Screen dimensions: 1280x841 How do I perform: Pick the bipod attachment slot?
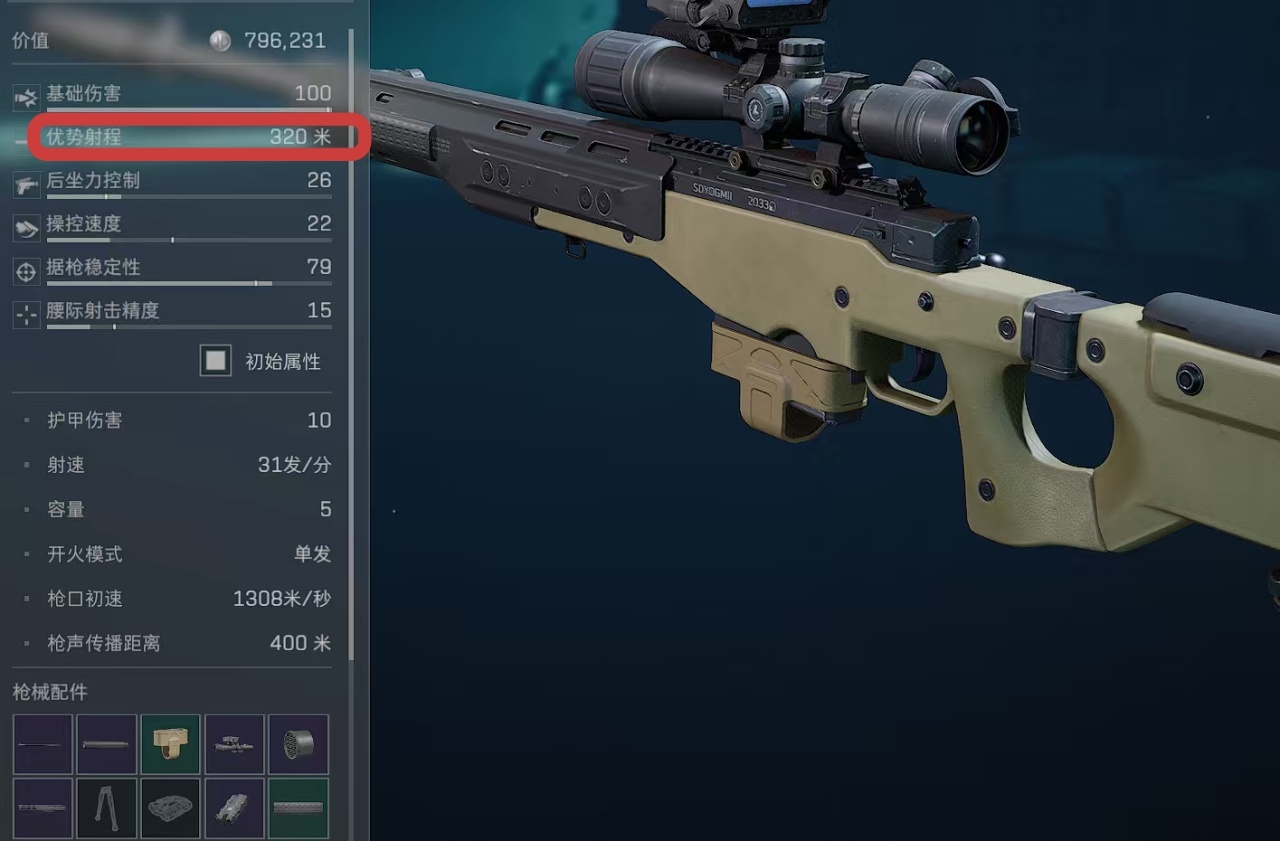click(106, 808)
